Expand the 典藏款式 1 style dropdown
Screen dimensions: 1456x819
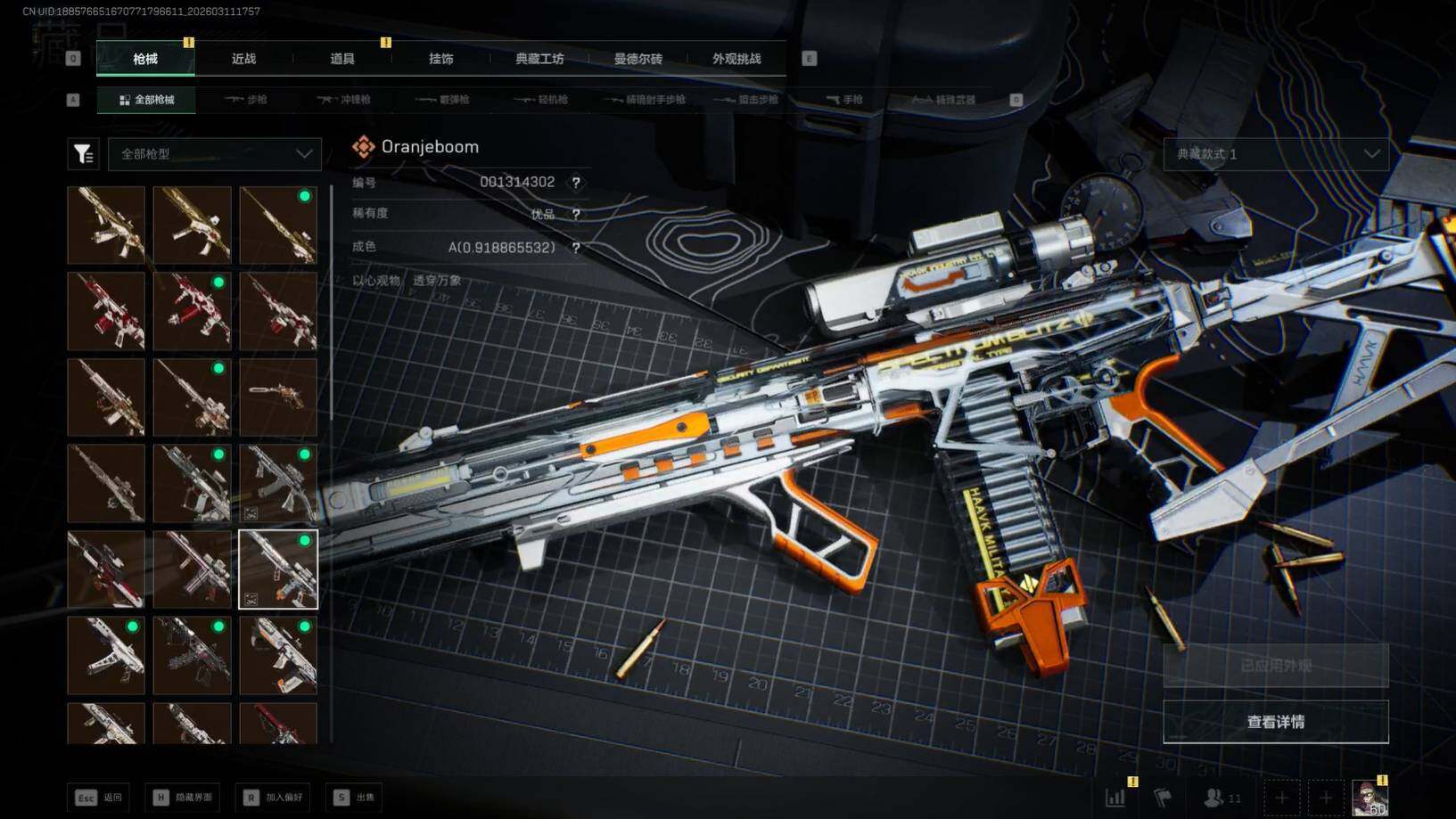[1276, 154]
